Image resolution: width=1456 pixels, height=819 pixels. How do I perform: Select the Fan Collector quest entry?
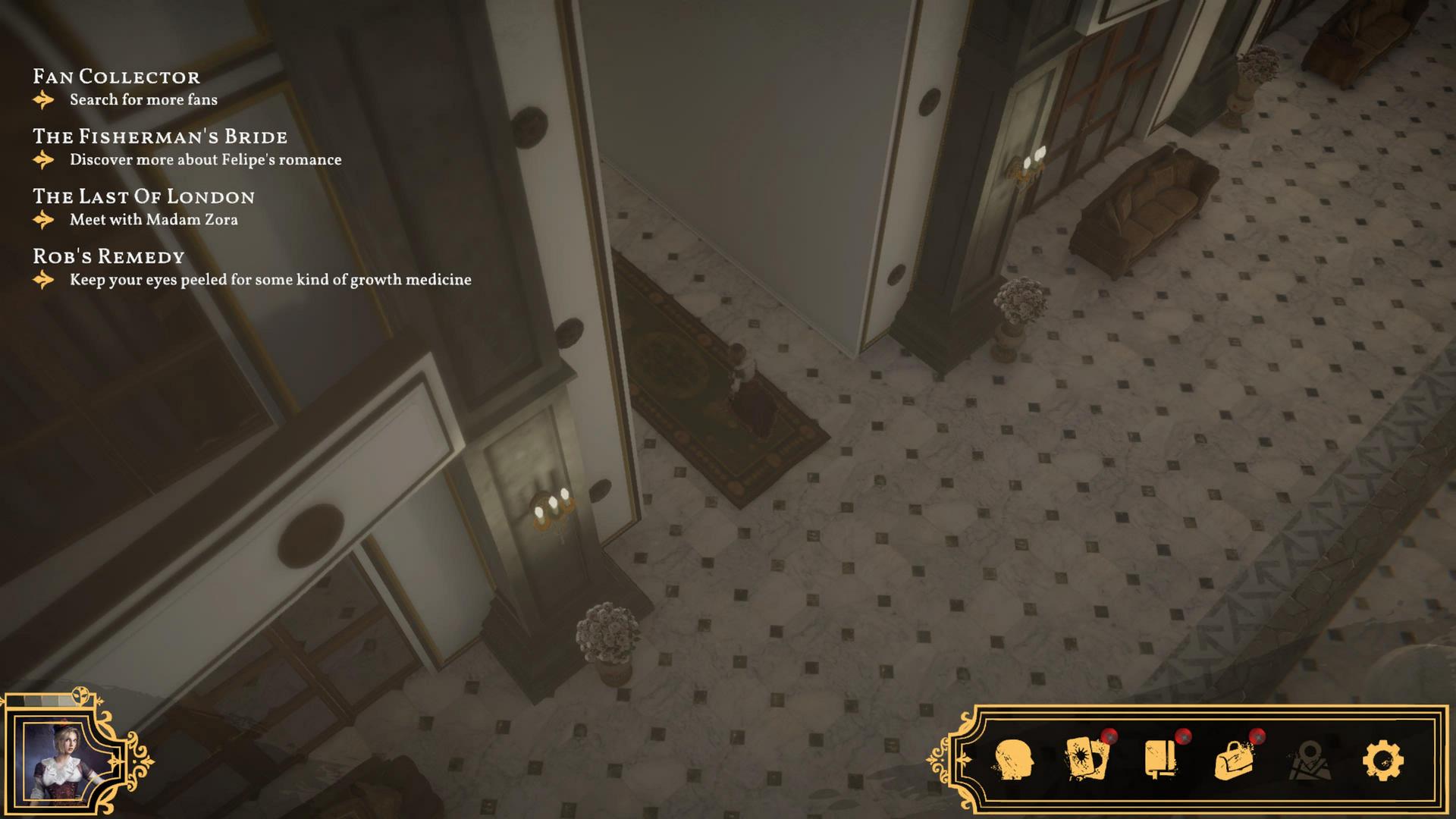[x=117, y=77]
